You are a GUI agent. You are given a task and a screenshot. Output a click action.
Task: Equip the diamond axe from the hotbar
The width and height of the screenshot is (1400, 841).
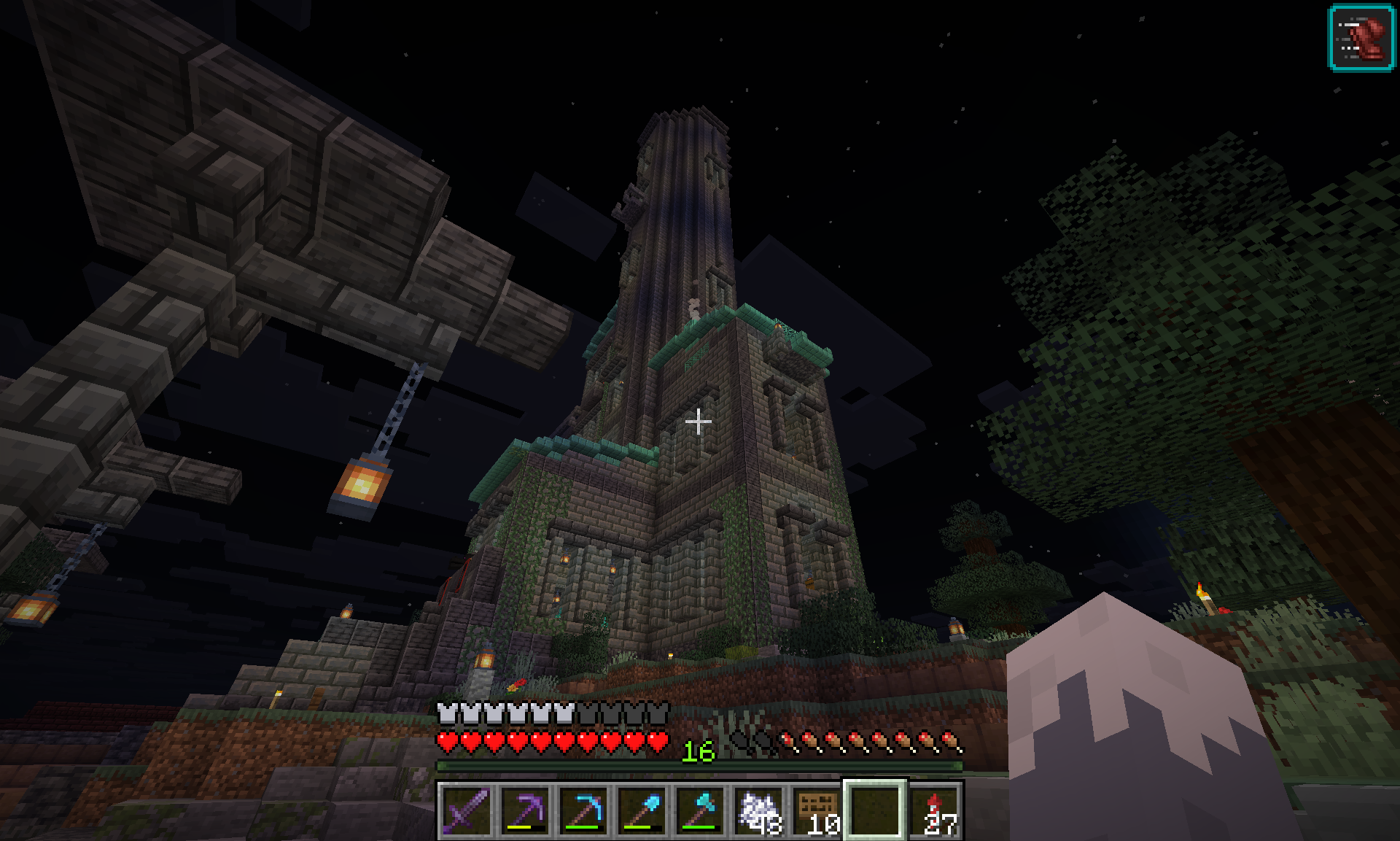click(x=700, y=810)
